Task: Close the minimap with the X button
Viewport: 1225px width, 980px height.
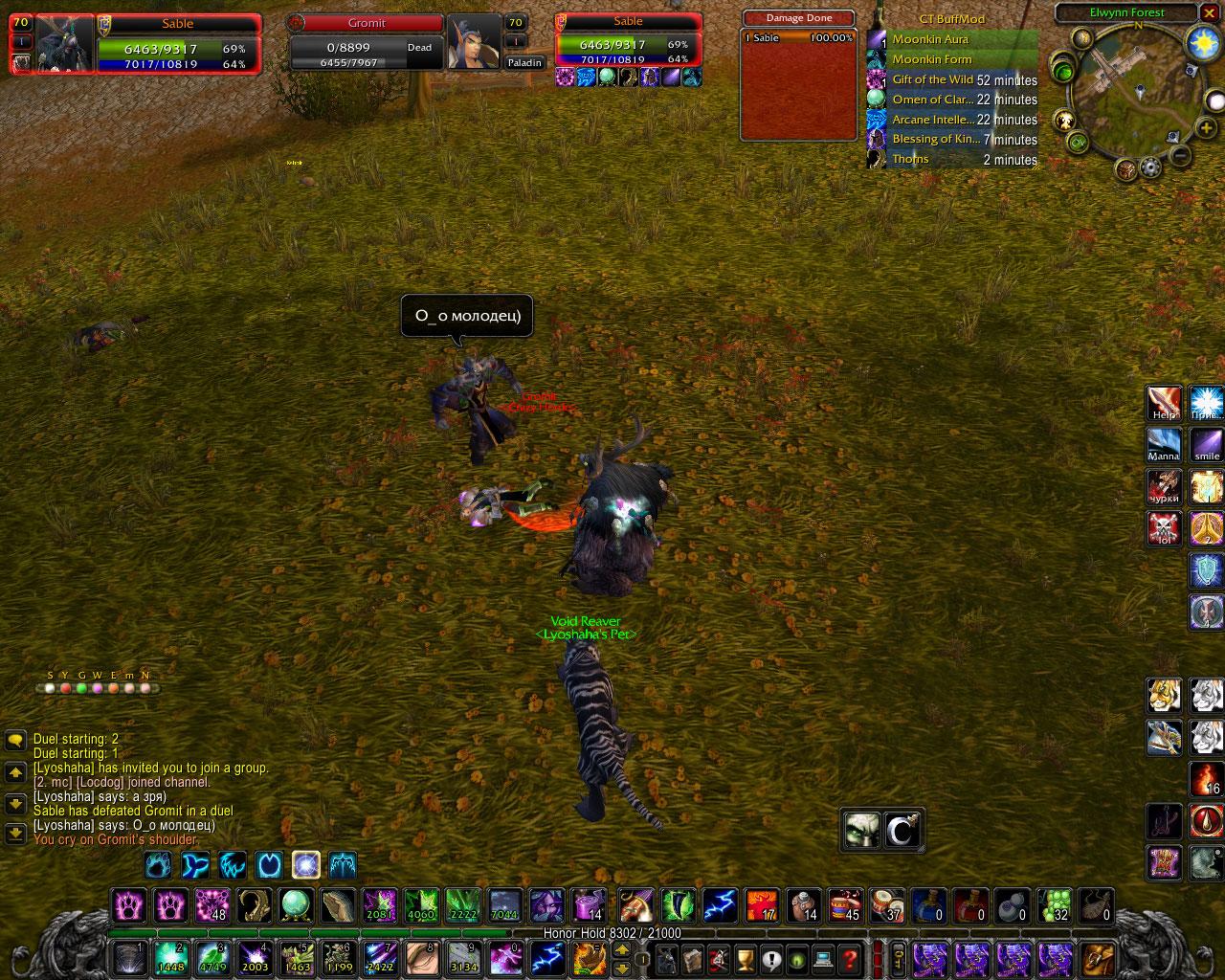Action: 1208,13
